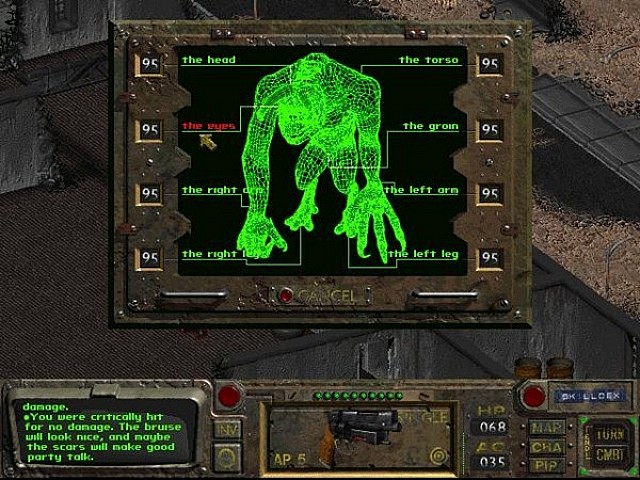Select the eyes as the target
640x480 pixels.
(208, 126)
